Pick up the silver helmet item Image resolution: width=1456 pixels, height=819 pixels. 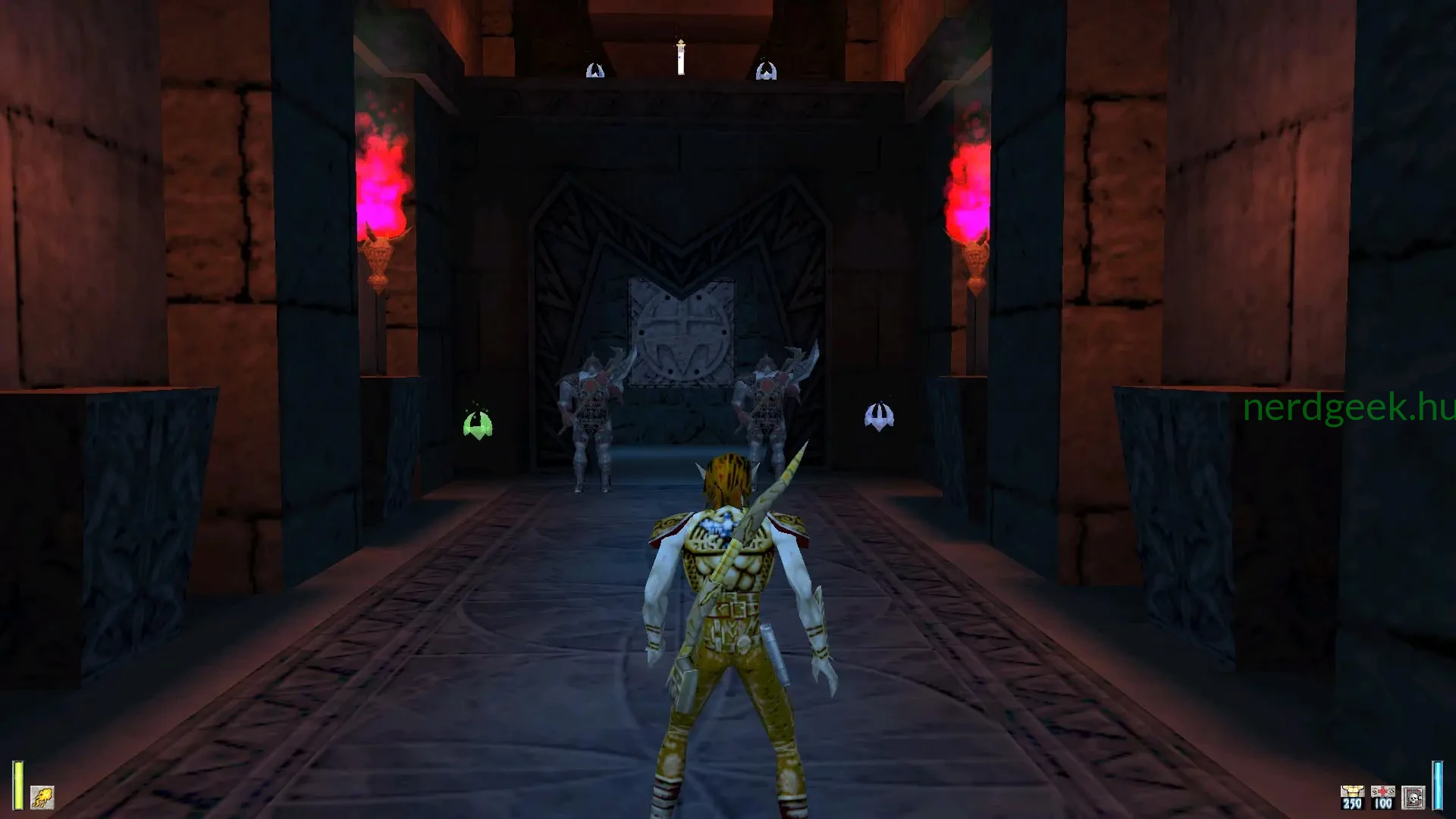coord(878,416)
